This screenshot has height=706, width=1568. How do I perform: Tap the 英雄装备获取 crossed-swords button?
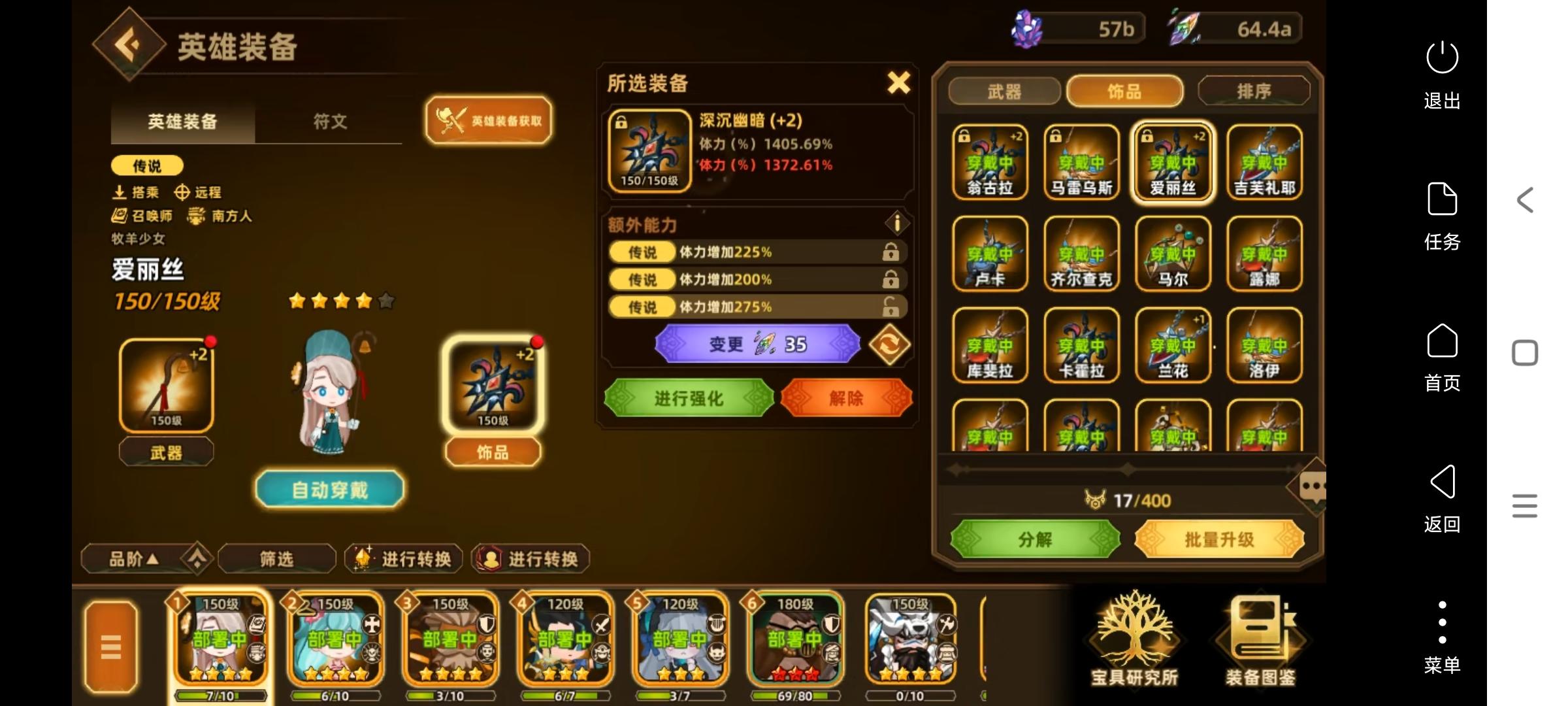488,120
